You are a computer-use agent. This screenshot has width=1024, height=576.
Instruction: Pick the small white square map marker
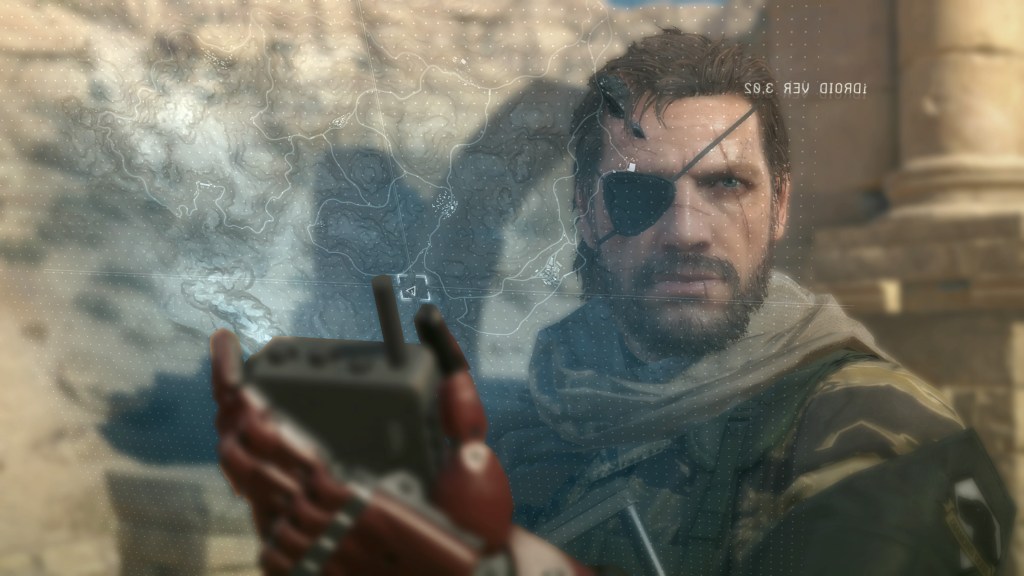coord(633,163)
